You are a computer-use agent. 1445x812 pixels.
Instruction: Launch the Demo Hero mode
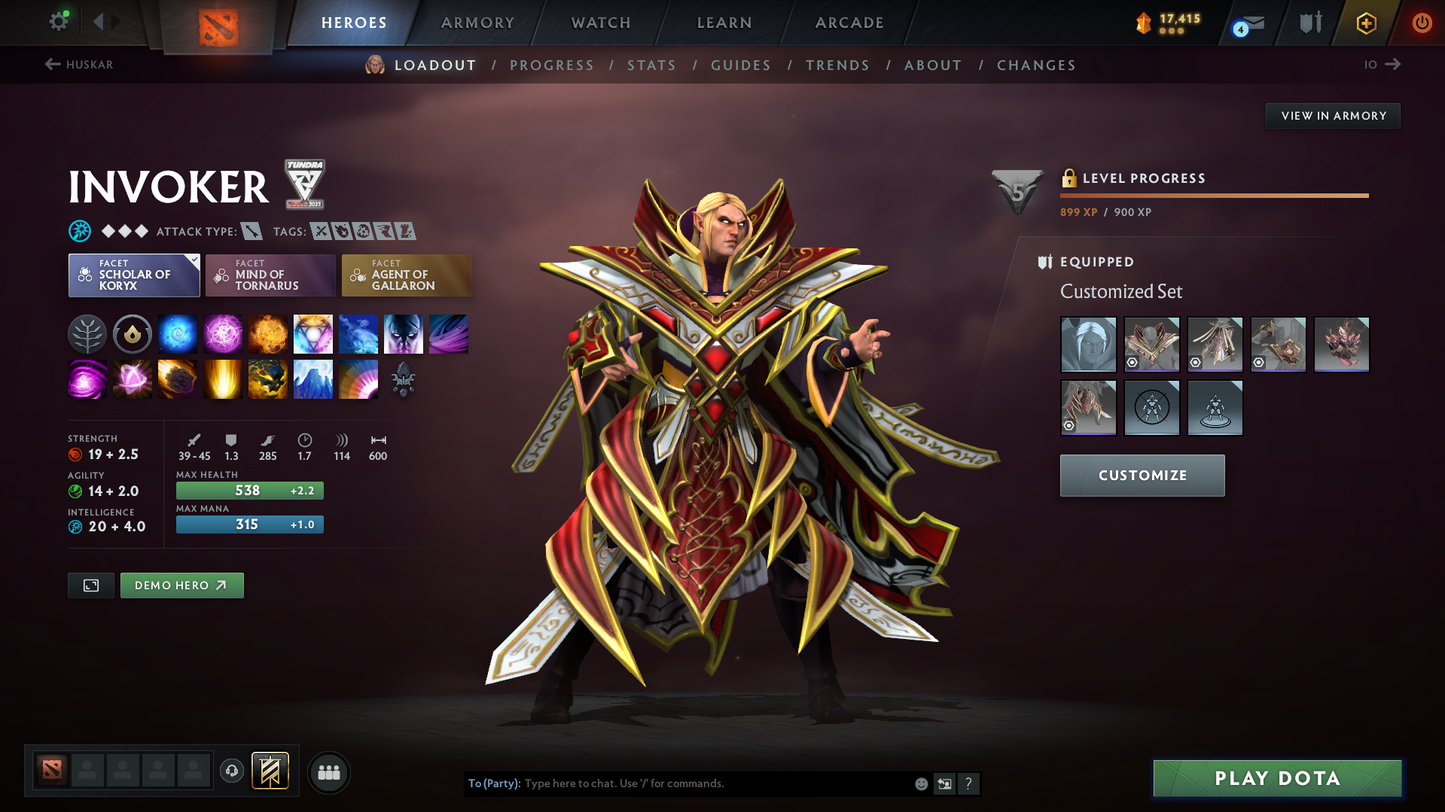coord(181,585)
